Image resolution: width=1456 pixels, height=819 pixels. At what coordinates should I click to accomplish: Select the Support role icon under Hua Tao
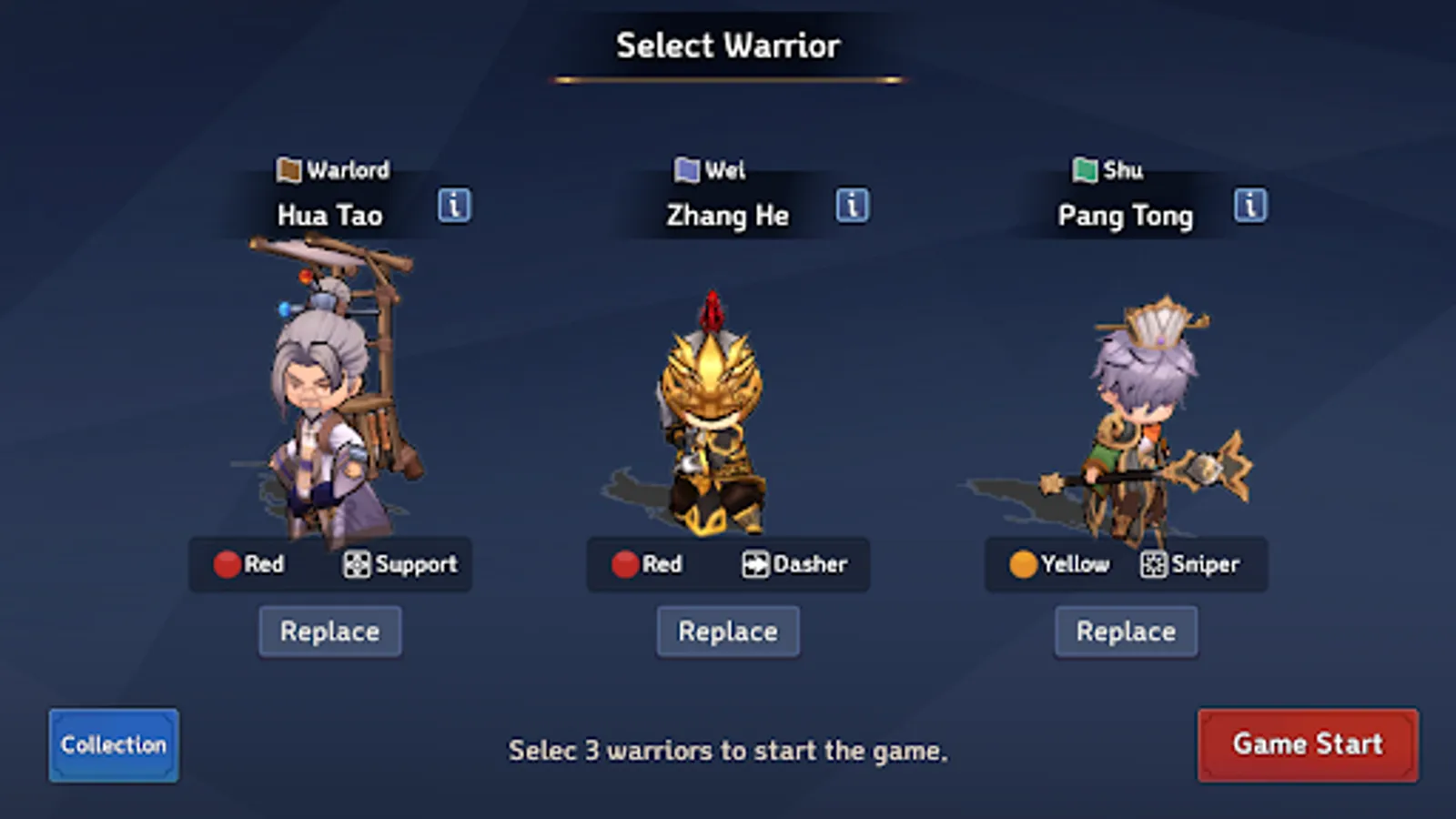point(358,564)
